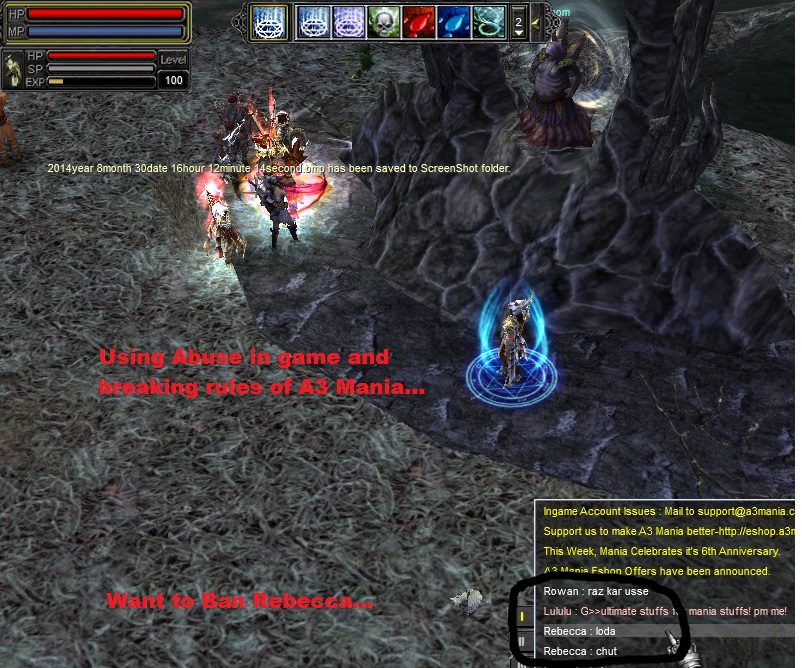
Task: Select the gold-framed active skill slot
Action: click(x=268, y=20)
